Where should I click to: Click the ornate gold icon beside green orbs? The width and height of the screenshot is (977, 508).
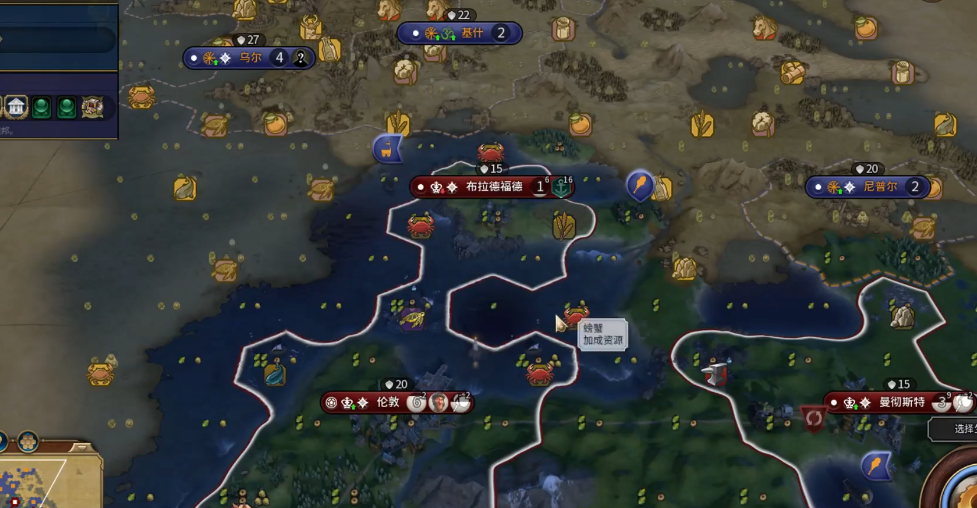(93, 106)
